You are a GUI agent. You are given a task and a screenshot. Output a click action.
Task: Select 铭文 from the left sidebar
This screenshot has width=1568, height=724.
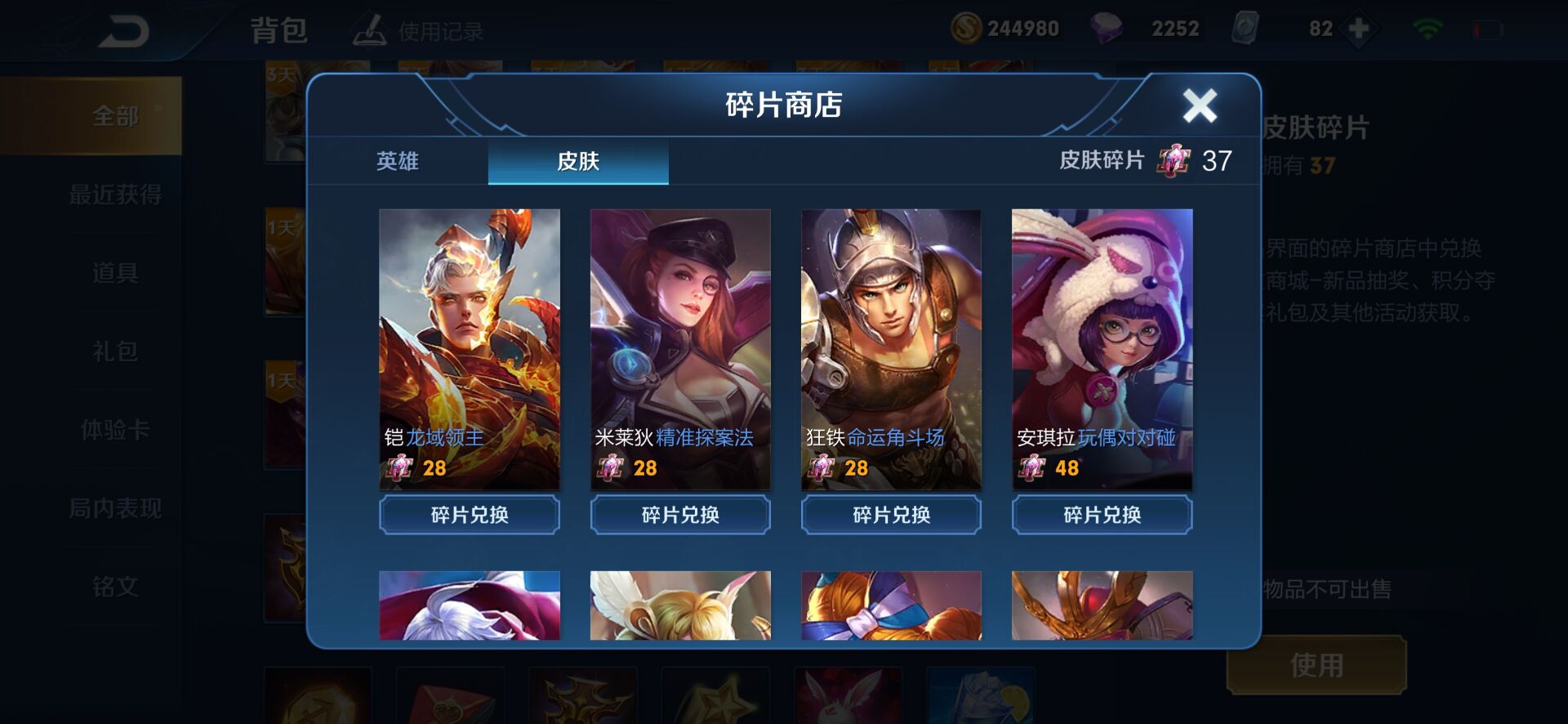pyautogui.click(x=114, y=587)
